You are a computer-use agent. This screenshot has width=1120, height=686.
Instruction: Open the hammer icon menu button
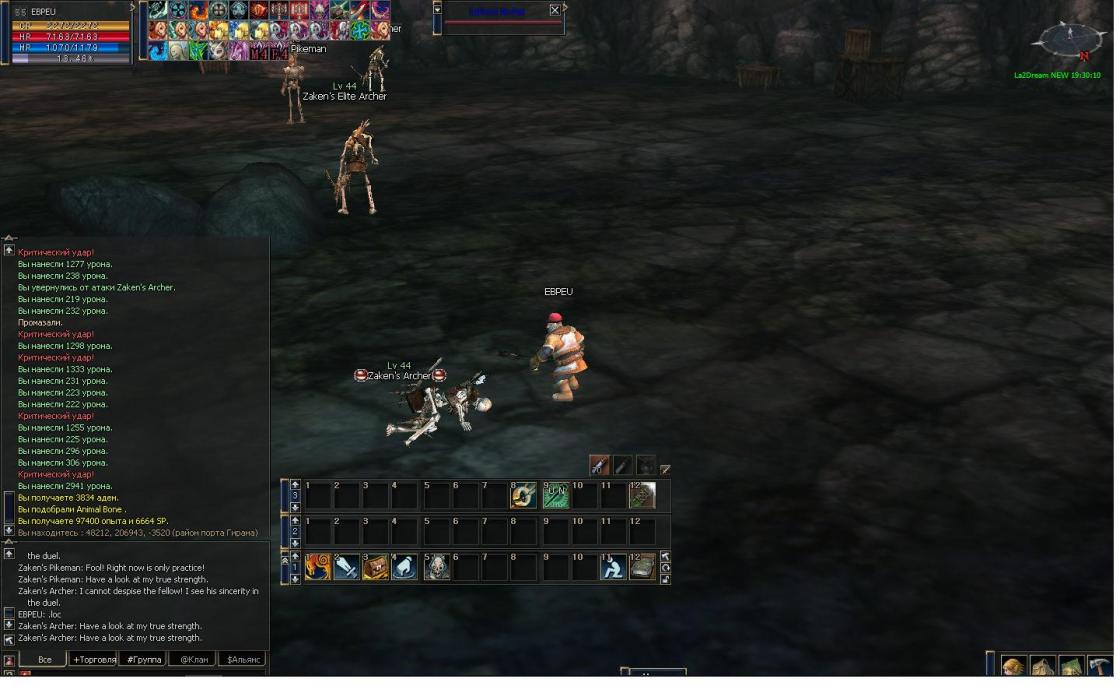(x=1098, y=666)
